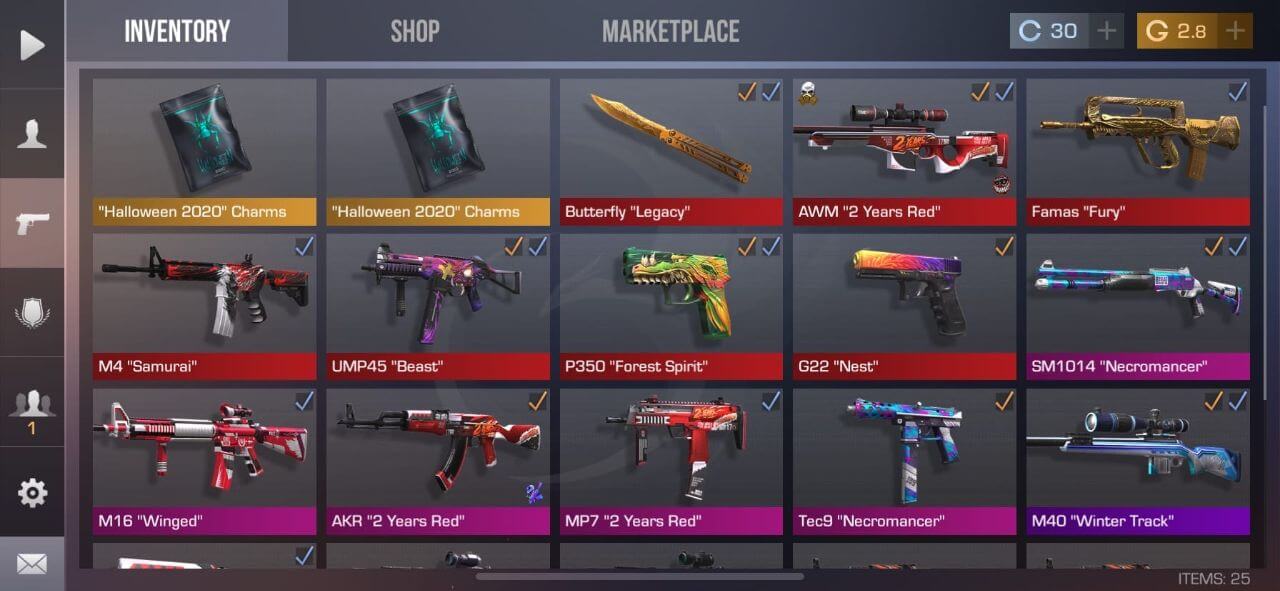Image resolution: width=1280 pixels, height=591 pixels.
Task: Select the Butterfly "Legacy" knife
Action: click(671, 152)
